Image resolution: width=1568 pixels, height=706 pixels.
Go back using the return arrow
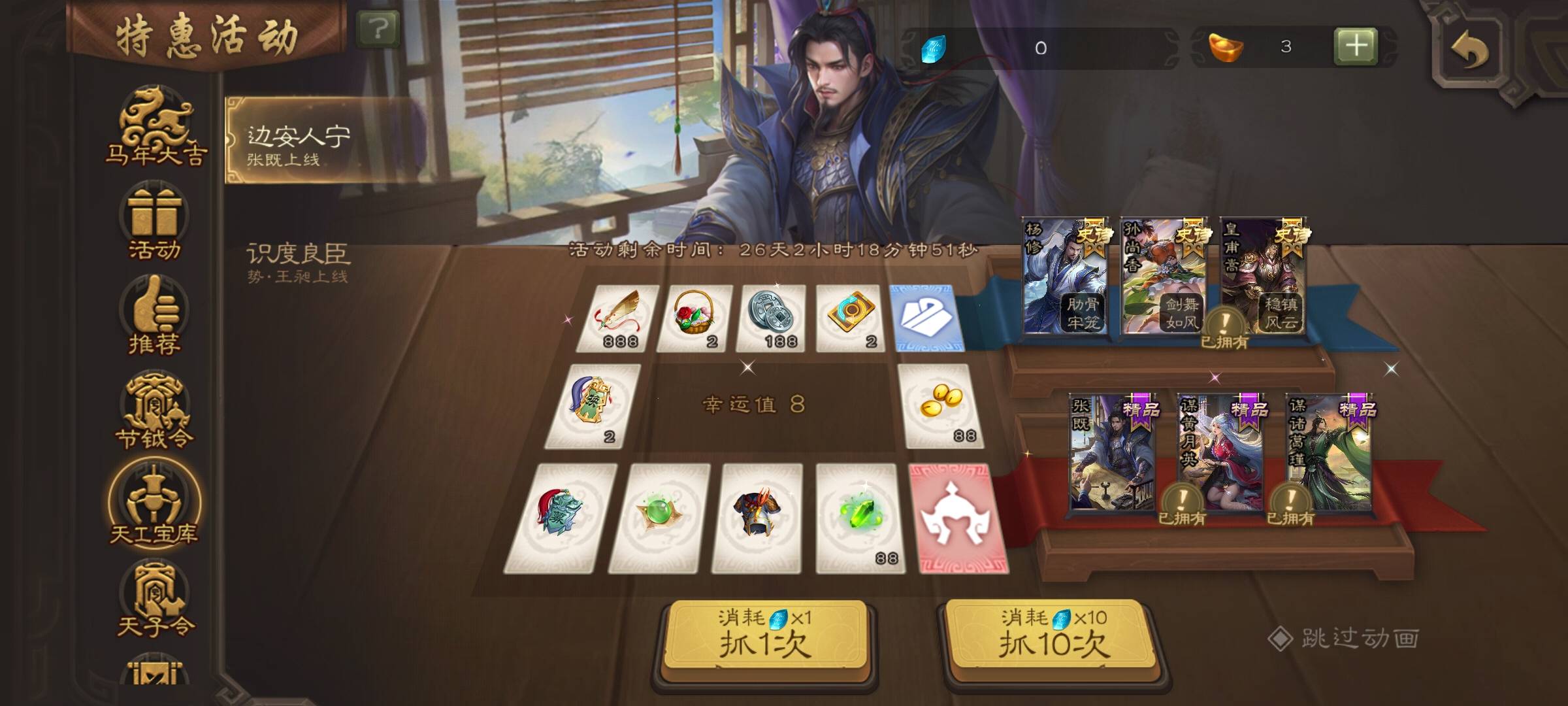[1470, 50]
